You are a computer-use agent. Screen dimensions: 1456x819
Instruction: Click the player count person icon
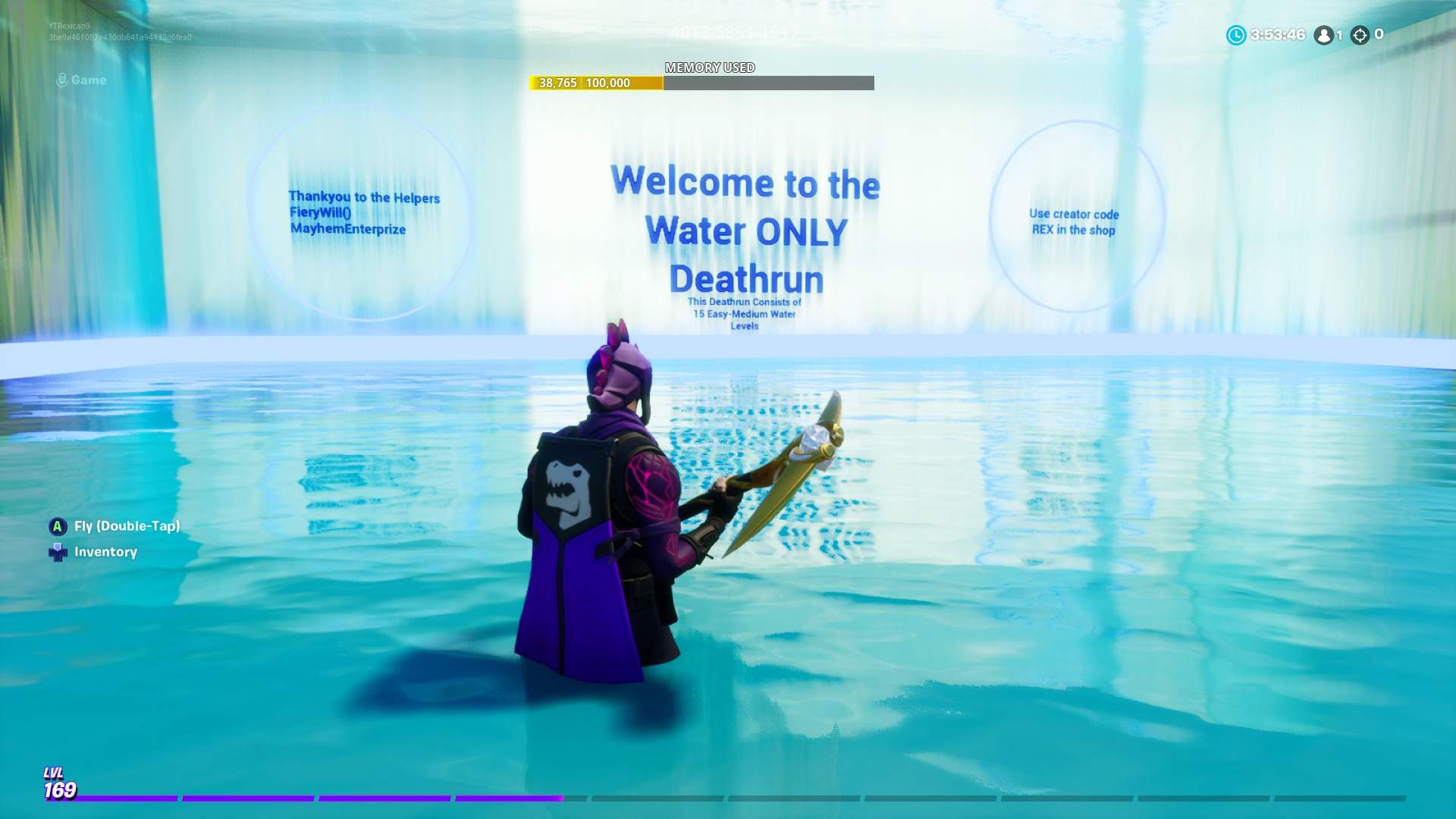1323,34
